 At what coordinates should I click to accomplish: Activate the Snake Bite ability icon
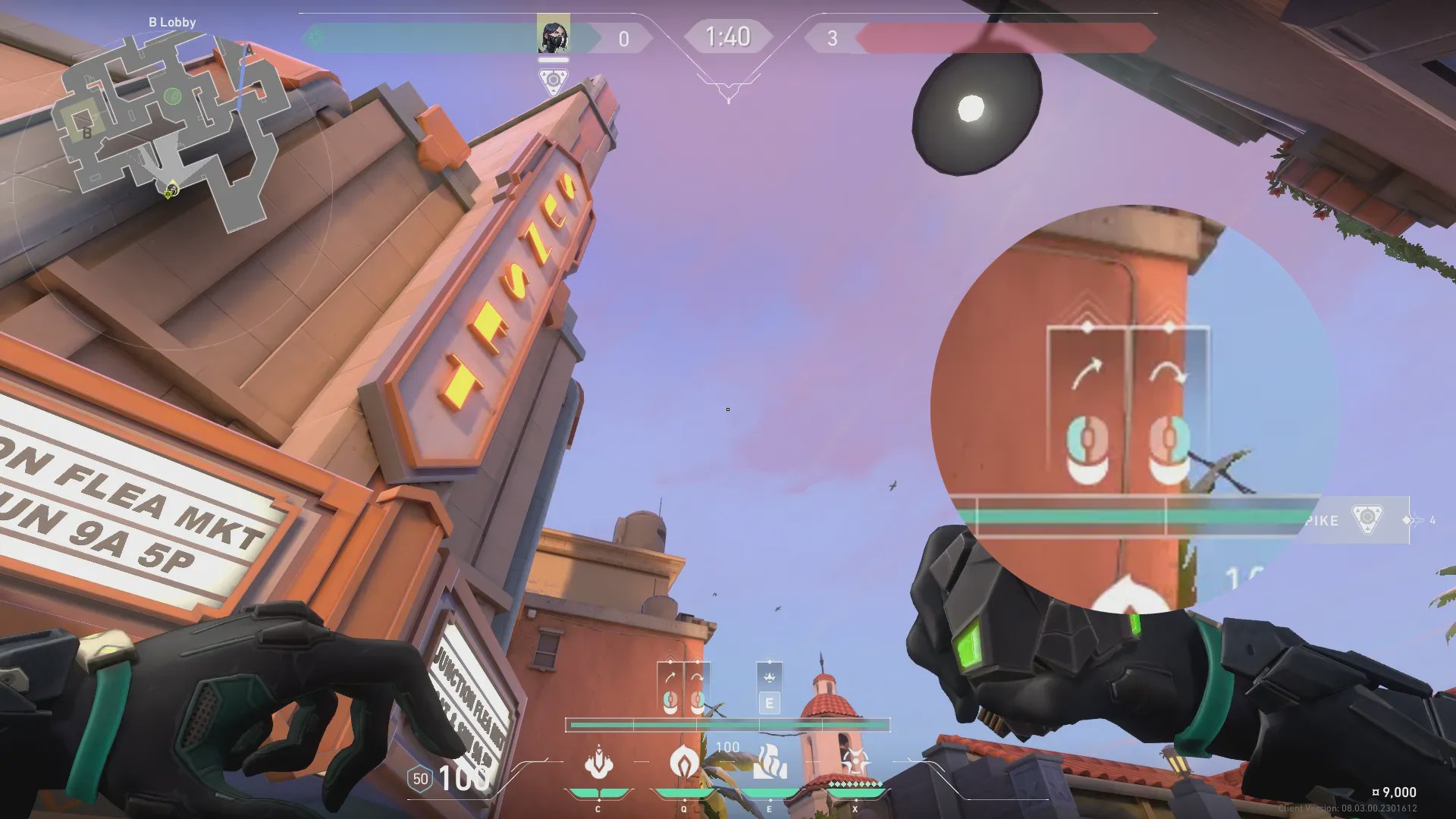(x=598, y=762)
